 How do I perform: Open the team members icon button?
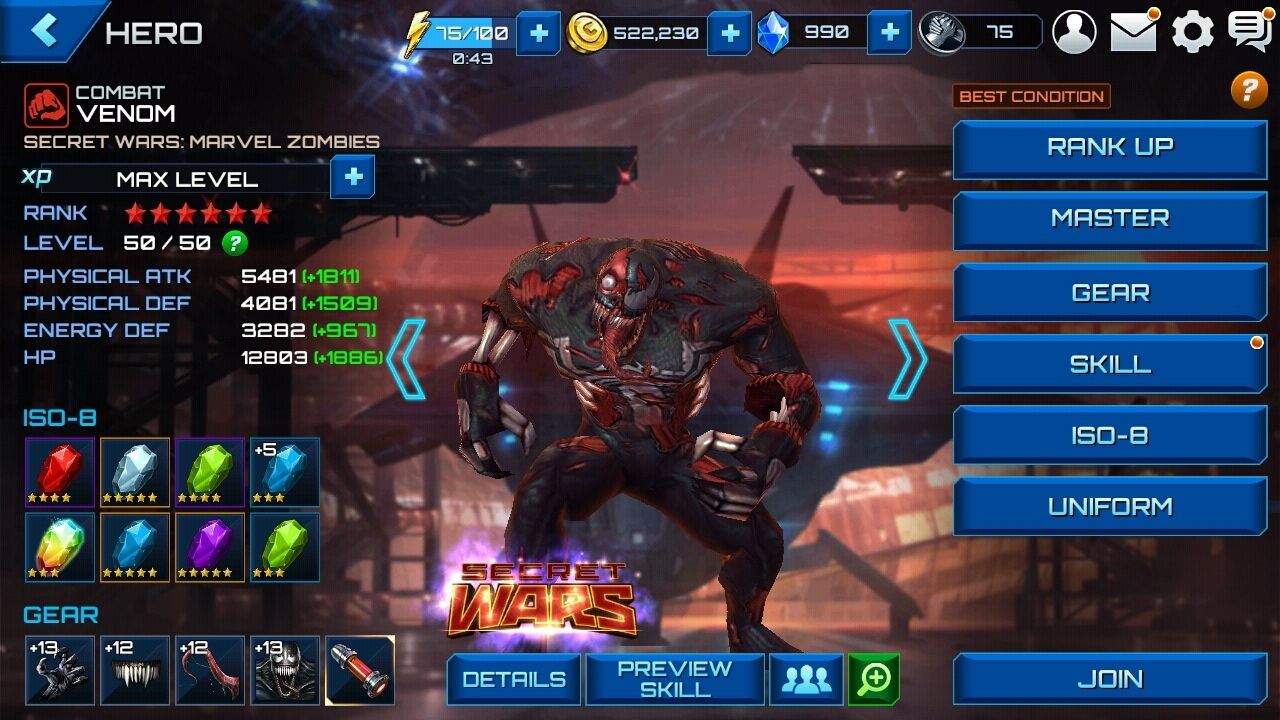tap(806, 680)
